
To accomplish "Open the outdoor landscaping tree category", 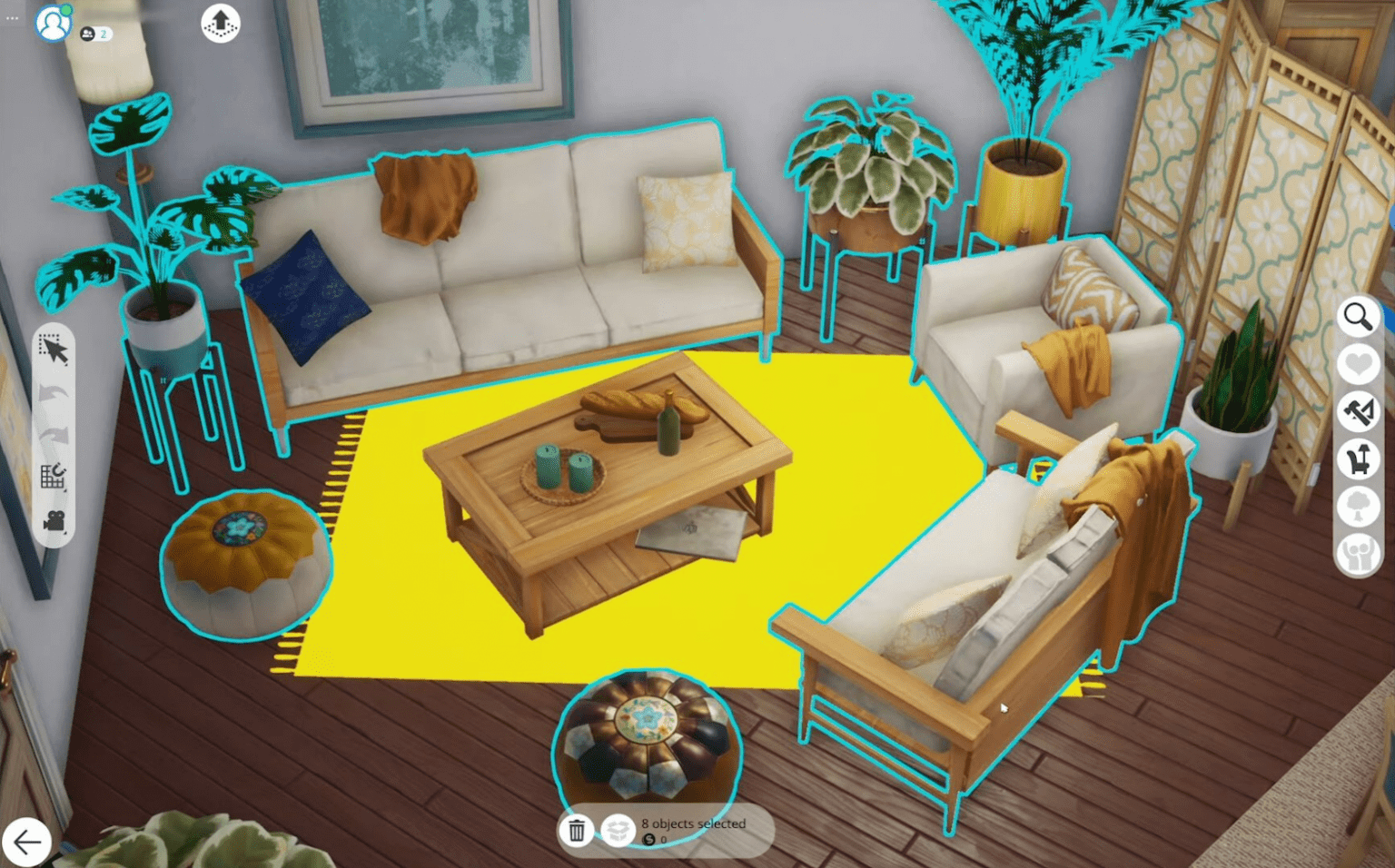I will (x=1359, y=508).
